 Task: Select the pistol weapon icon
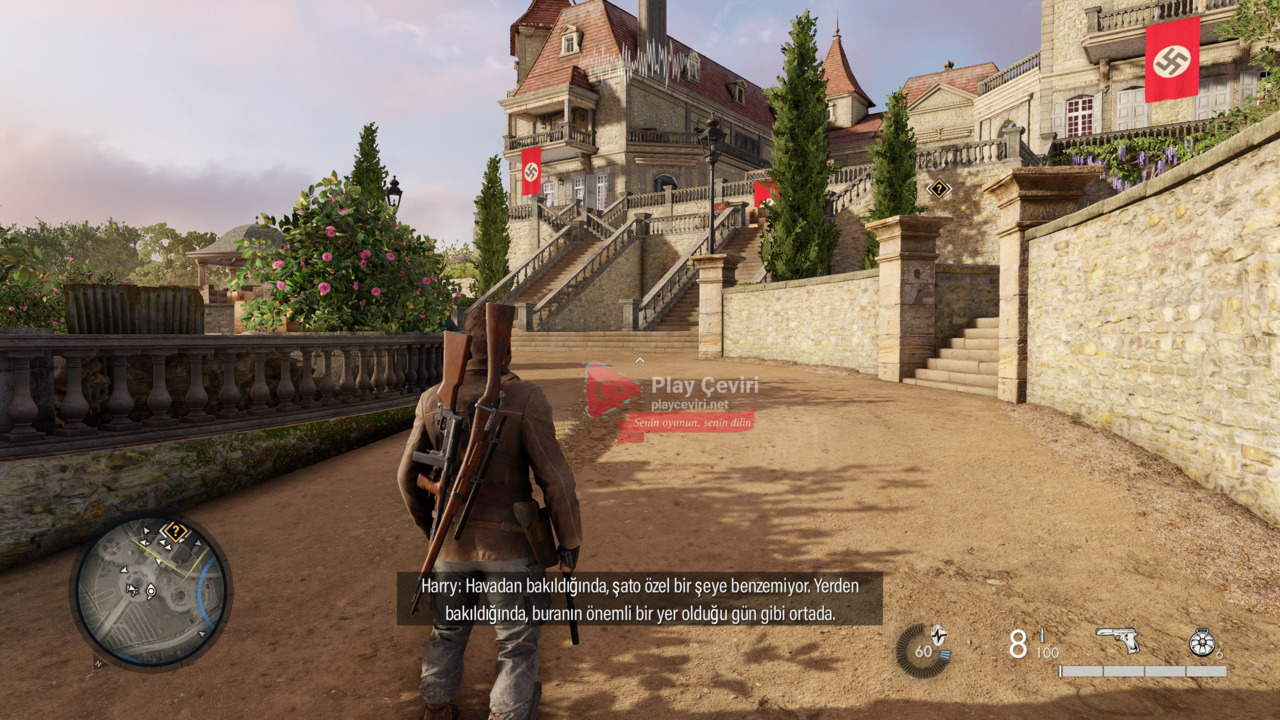point(1117,639)
